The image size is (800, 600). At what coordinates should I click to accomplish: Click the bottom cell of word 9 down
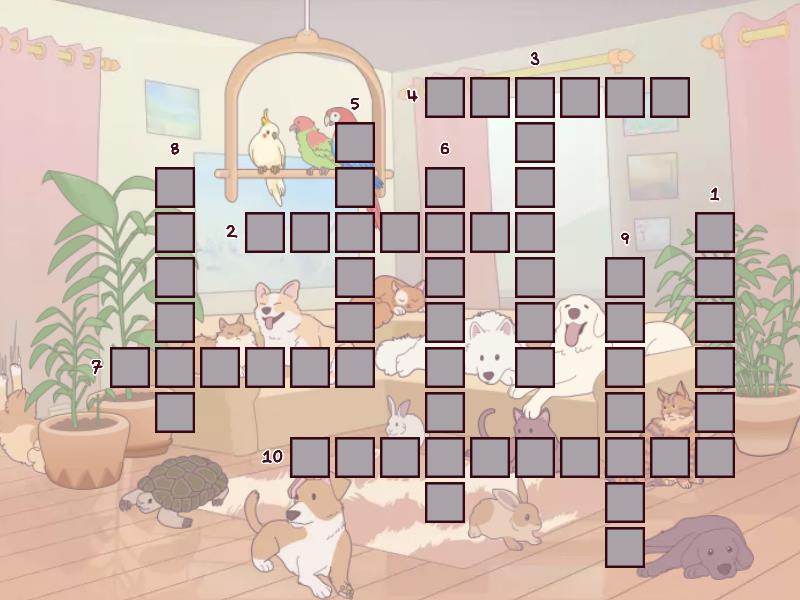[x=625, y=547]
